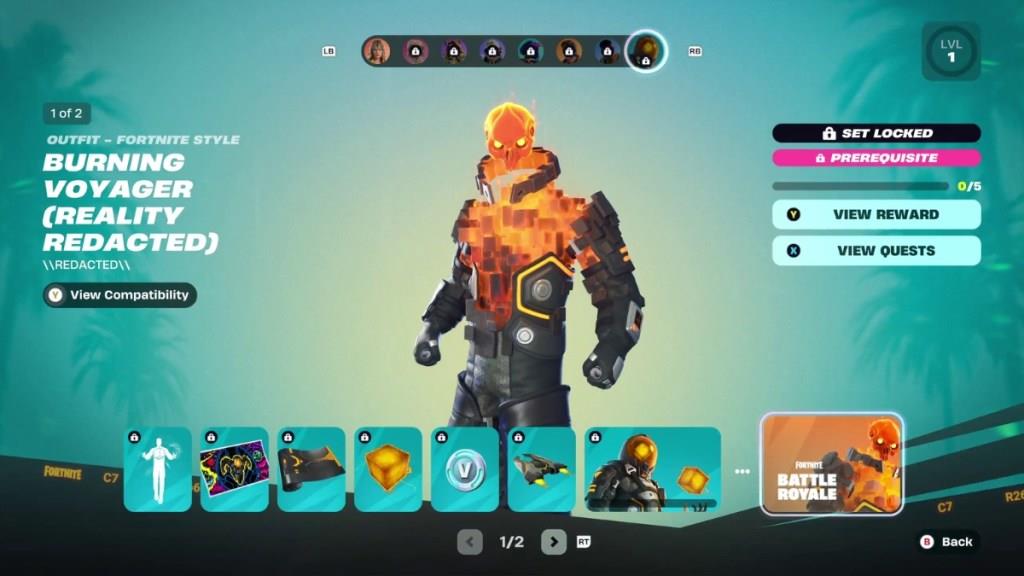
Task: Choose the wide armored outfit reward tile
Action: pyautogui.click(x=652, y=469)
